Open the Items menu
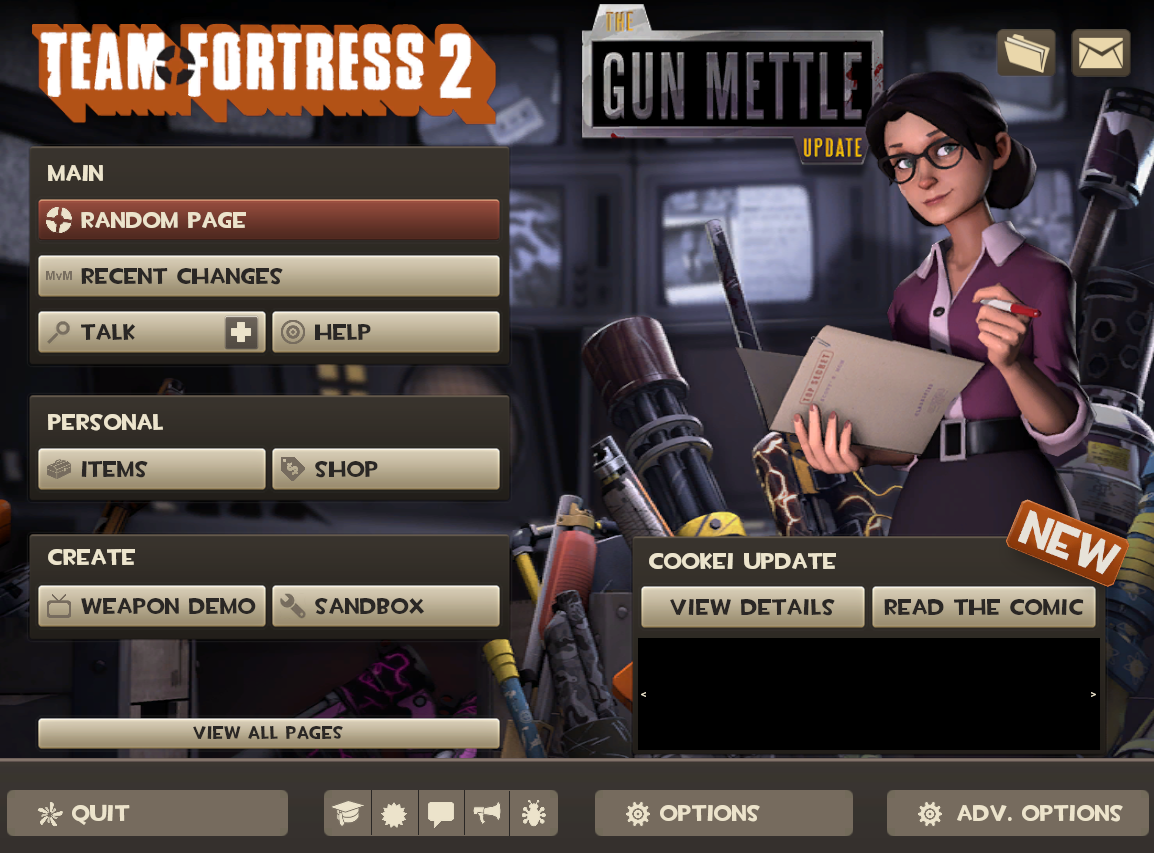 tap(152, 469)
